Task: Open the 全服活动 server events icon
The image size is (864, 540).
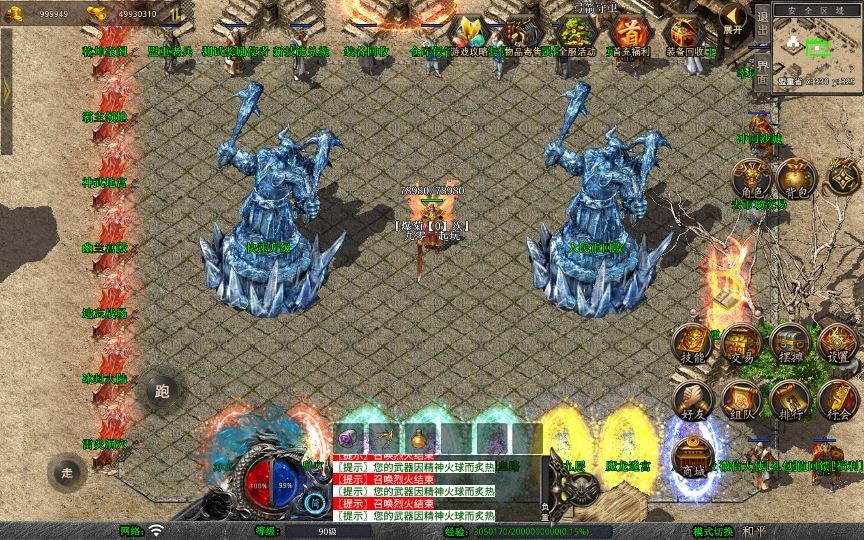Action: pyautogui.click(x=575, y=36)
